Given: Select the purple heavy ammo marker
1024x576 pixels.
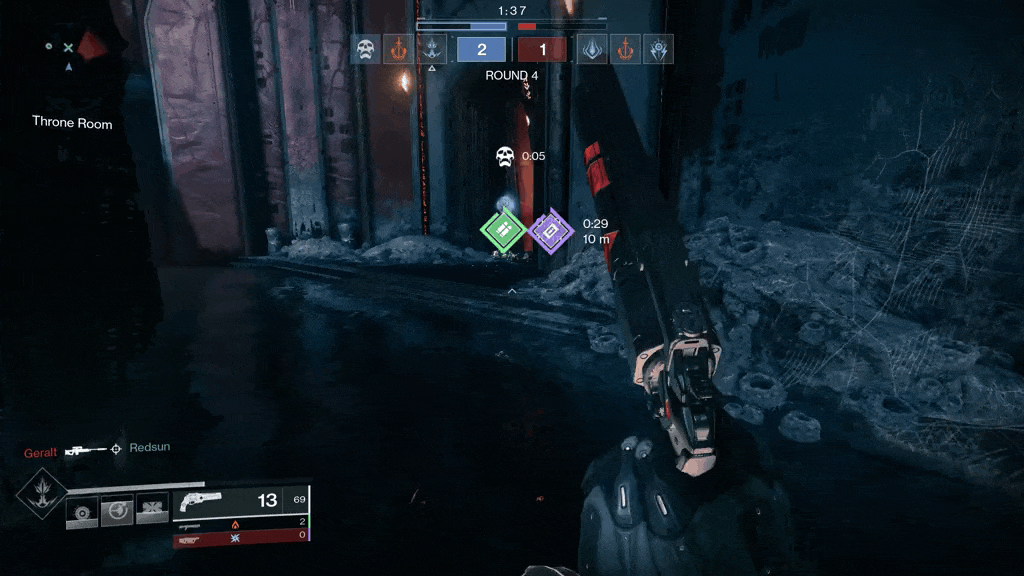Looking at the screenshot, I should coord(548,231).
